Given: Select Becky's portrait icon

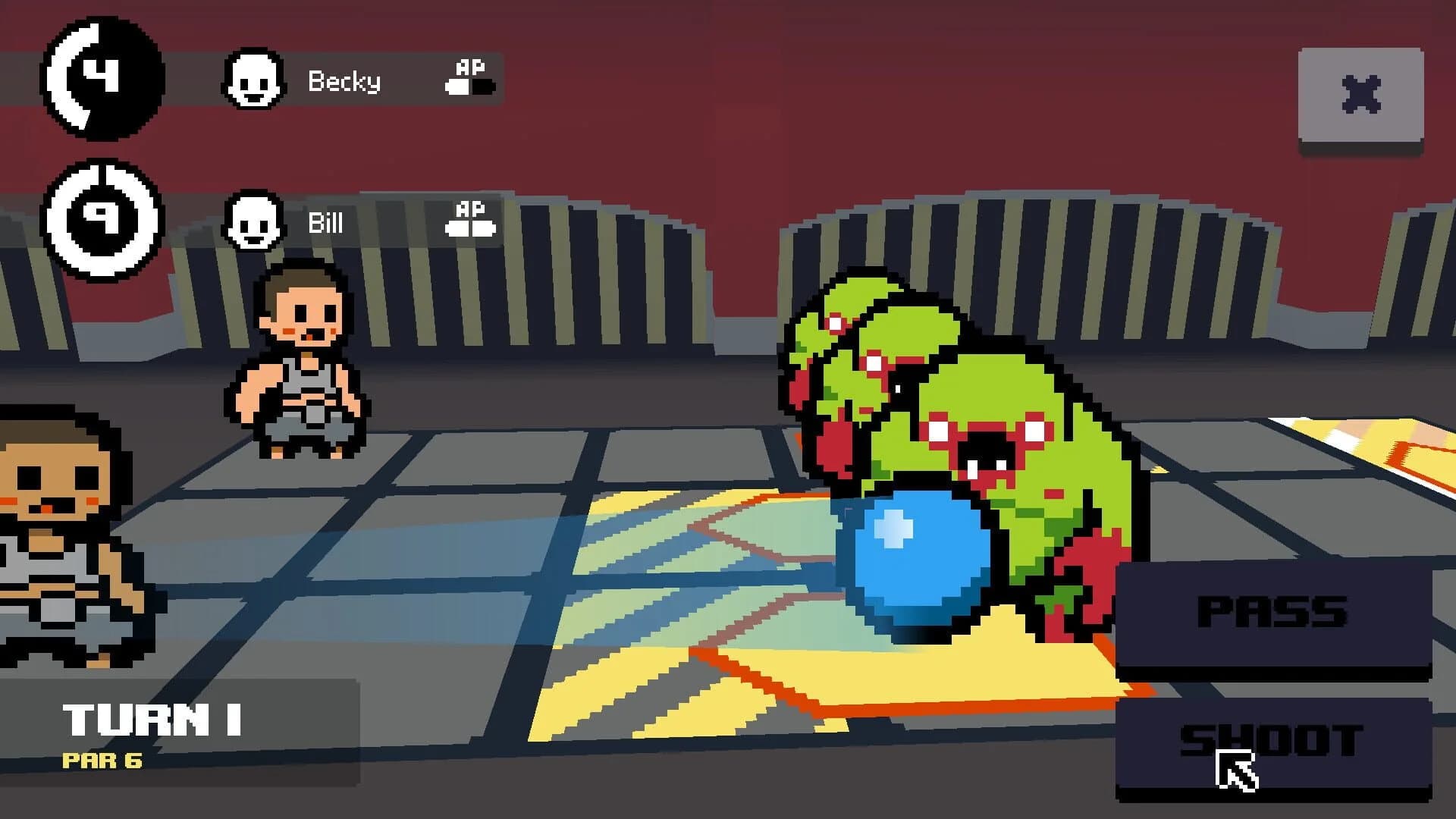Looking at the screenshot, I should (x=253, y=80).
